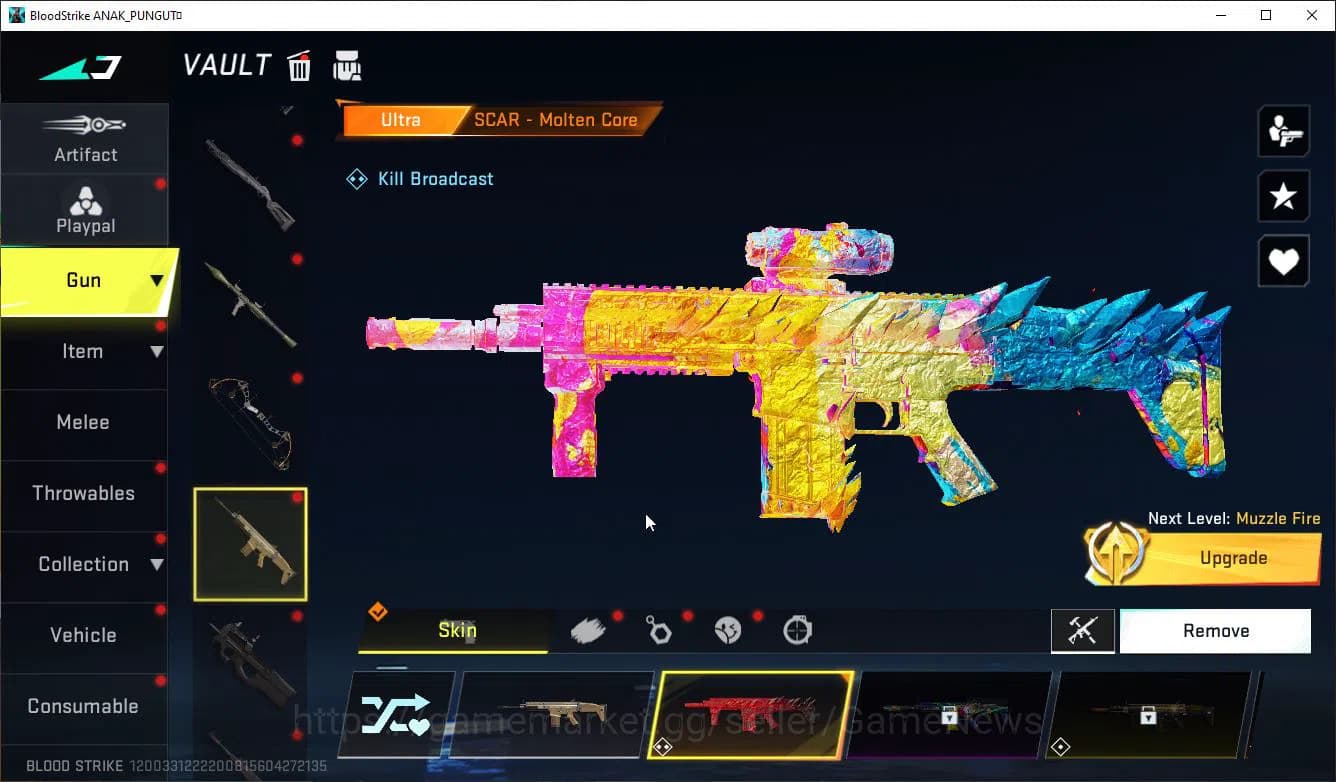This screenshot has width=1336, height=782.
Task: Toggle the heart favorite icon
Action: [1283, 261]
